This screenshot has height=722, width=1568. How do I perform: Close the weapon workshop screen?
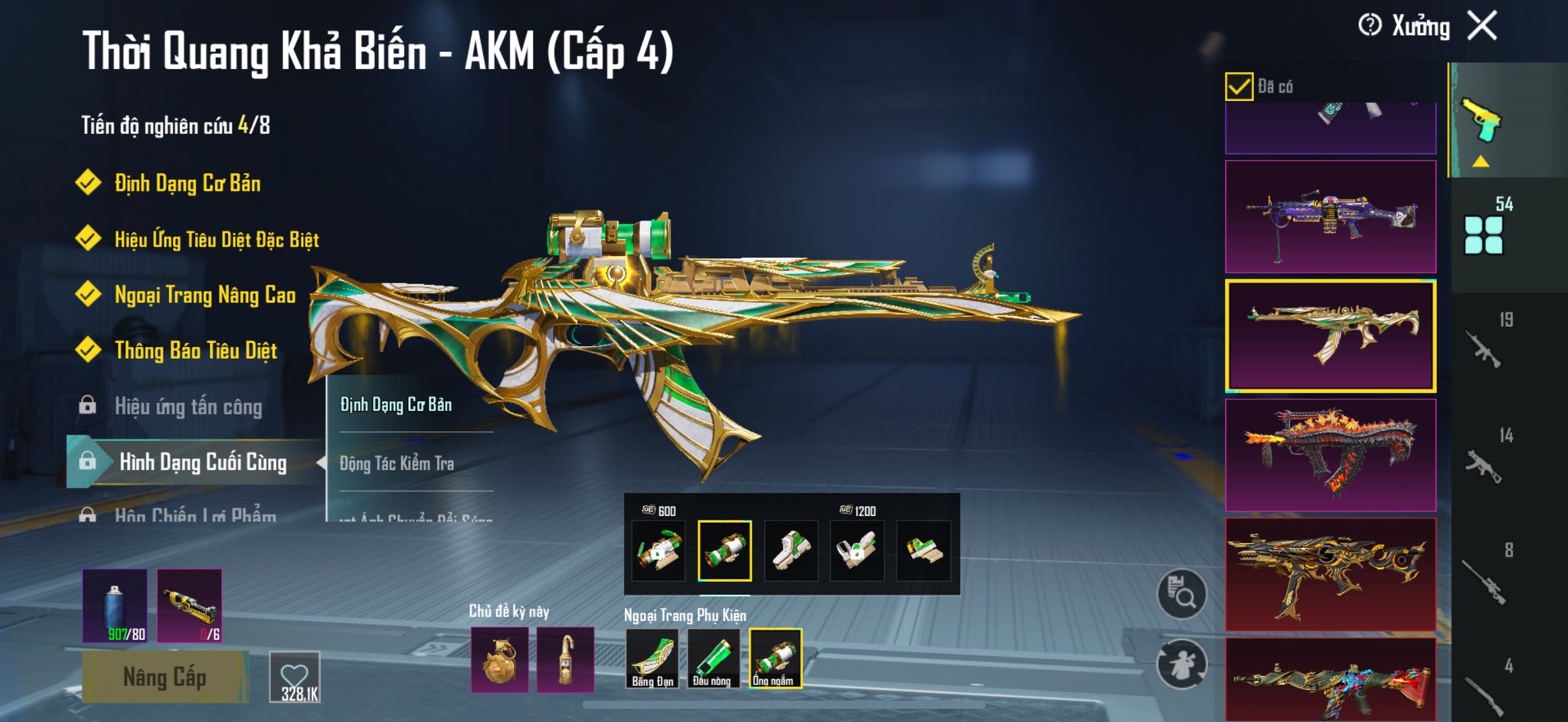[x=1482, y=26]
